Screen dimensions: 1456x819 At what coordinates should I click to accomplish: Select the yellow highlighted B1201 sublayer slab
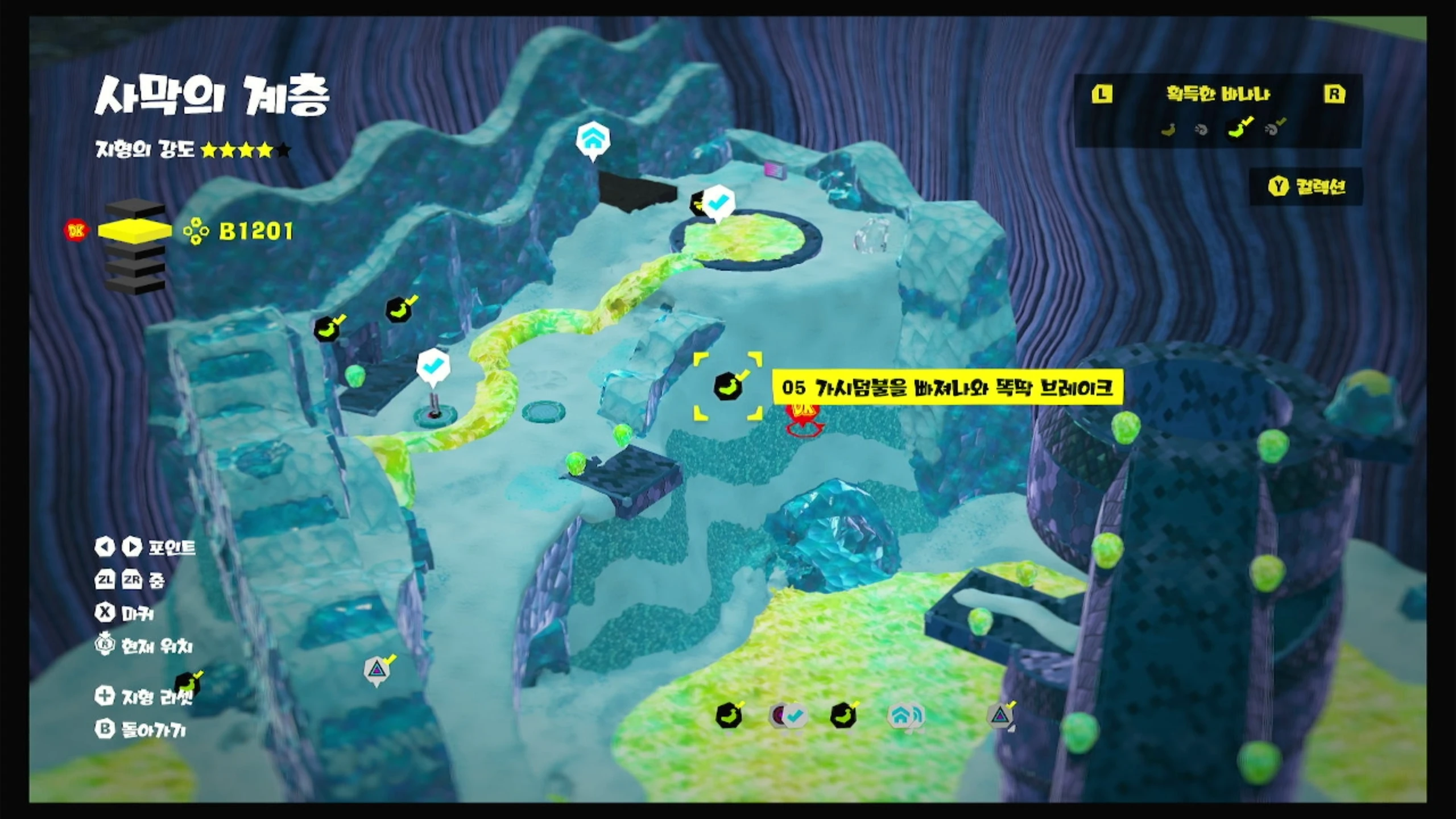pos(135,230)
